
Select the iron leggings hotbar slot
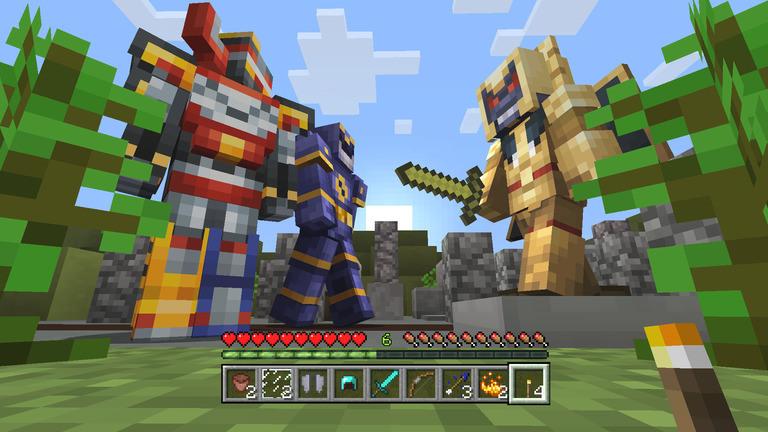pos(311,382)
